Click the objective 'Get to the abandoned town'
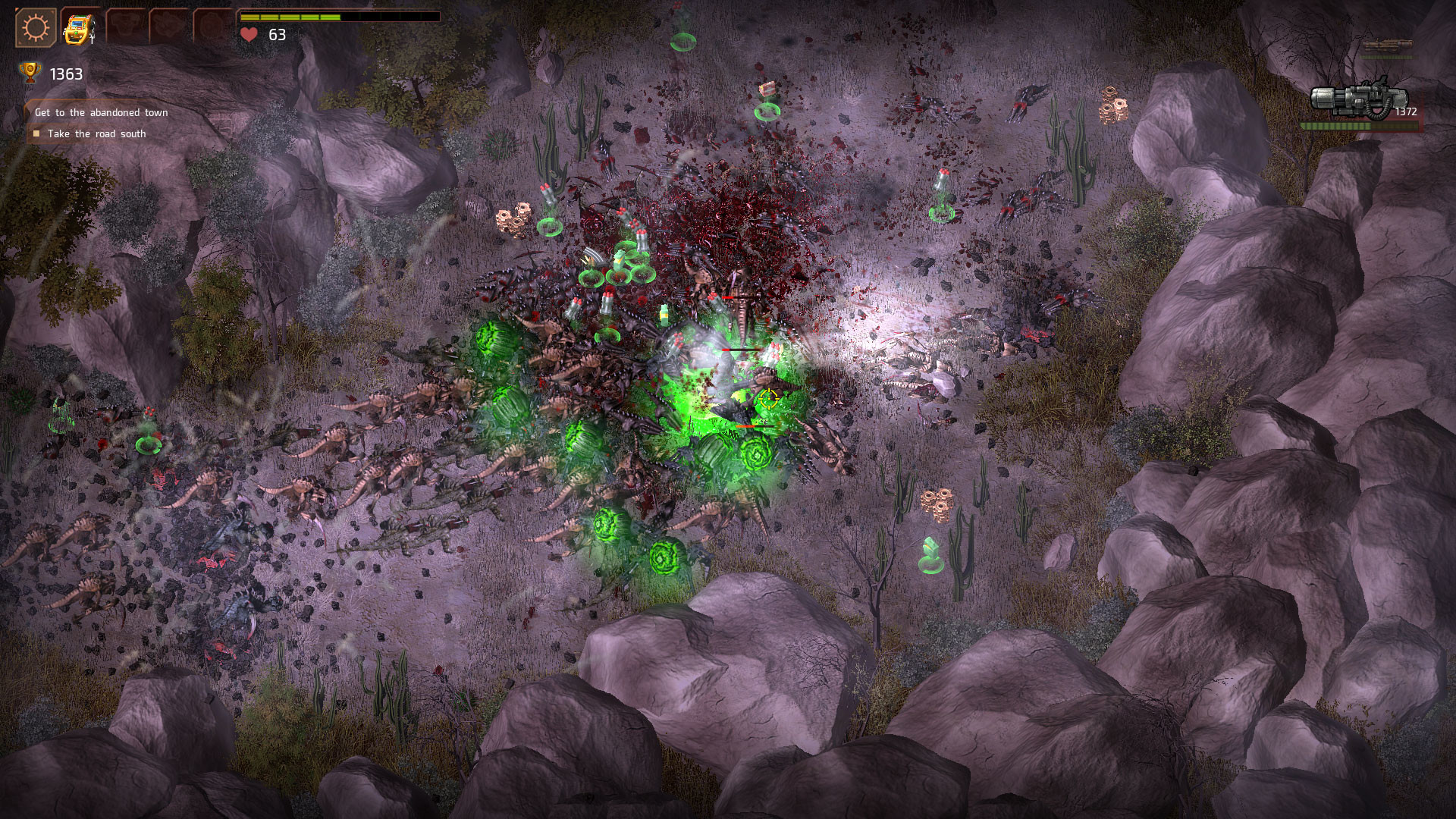 (101, 111)
